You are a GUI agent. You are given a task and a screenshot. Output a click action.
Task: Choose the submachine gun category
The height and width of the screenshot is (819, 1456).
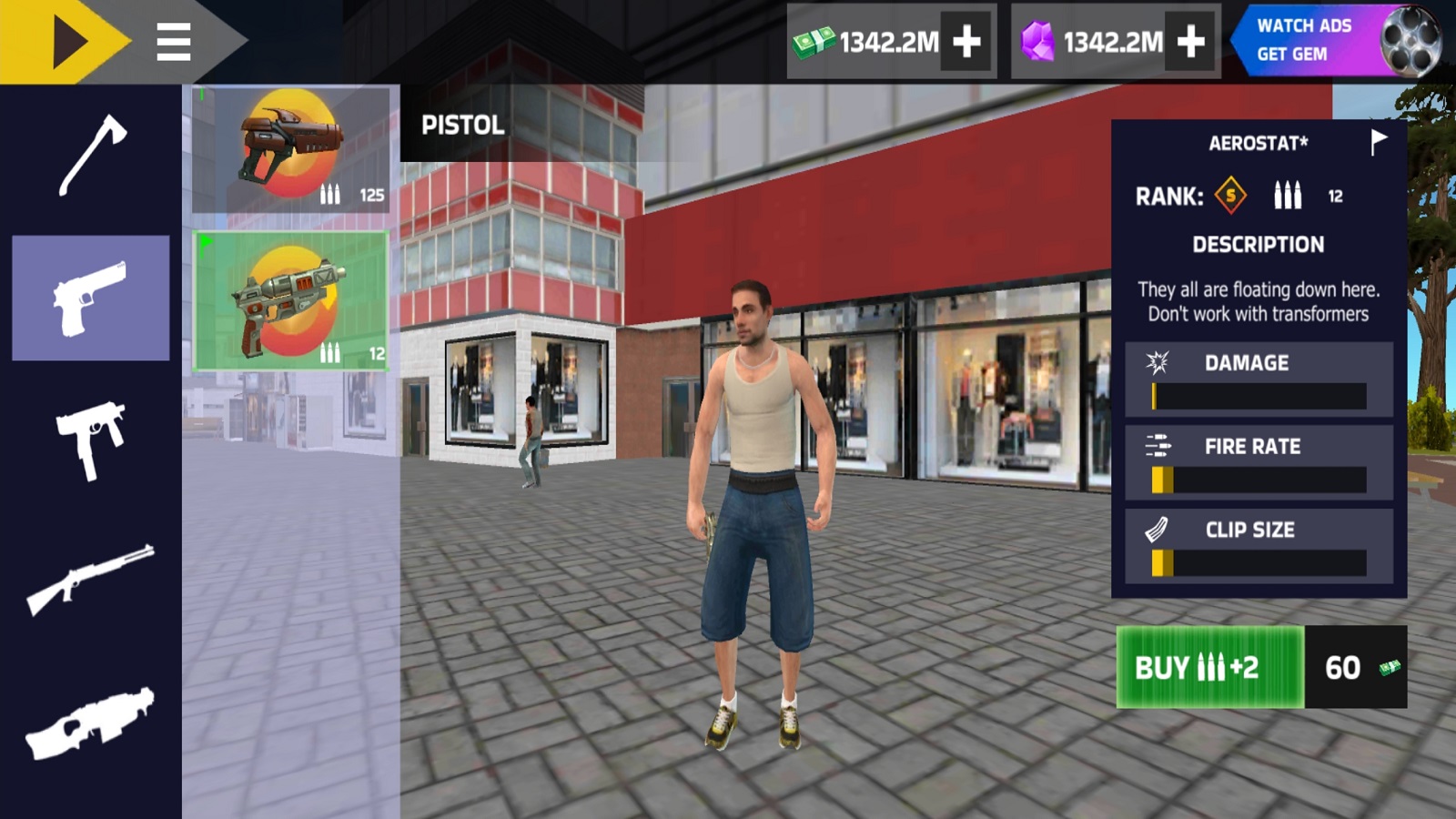tap(91, 440)
